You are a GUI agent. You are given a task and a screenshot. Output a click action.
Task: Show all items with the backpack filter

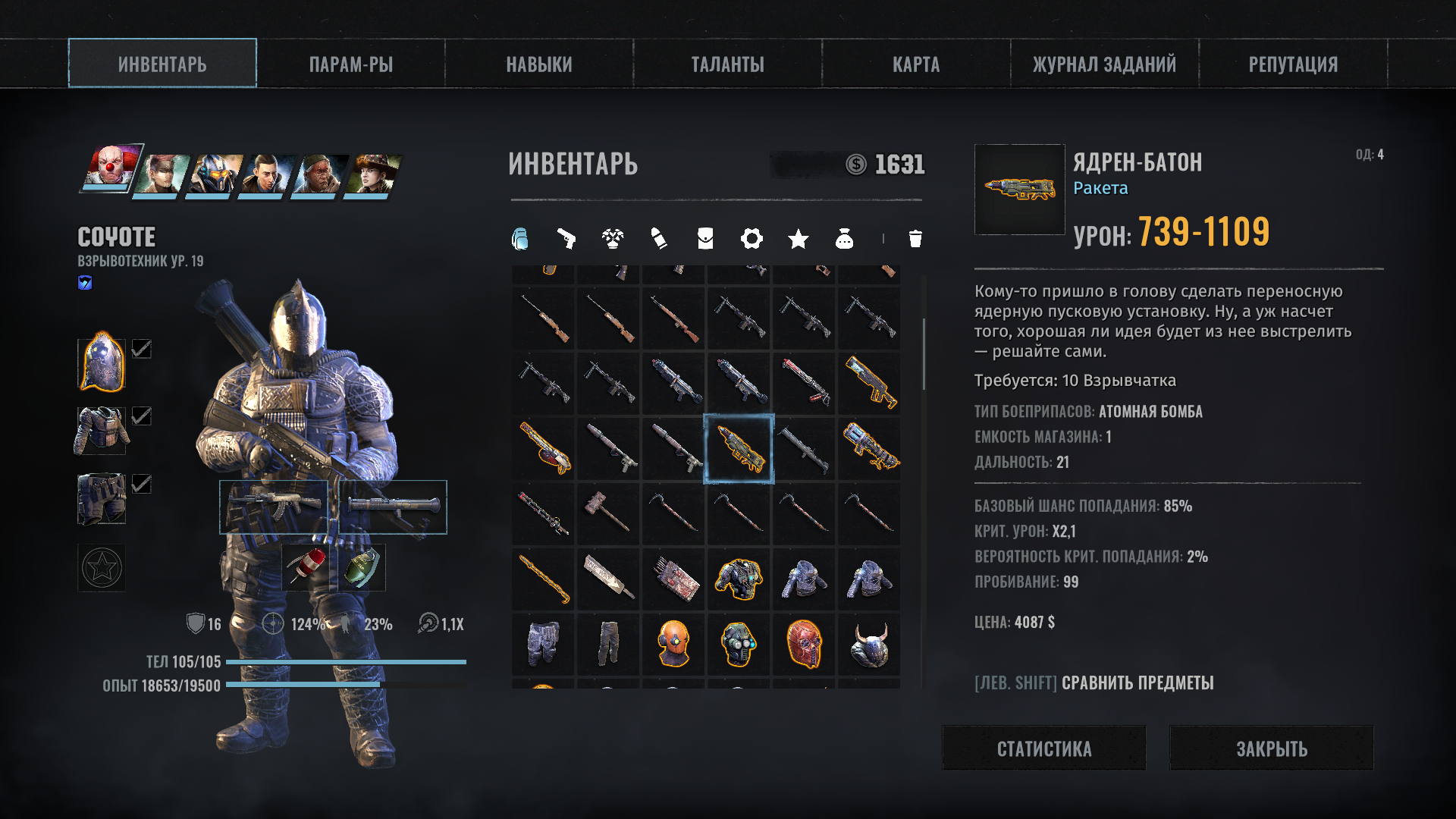coord(520,239)
